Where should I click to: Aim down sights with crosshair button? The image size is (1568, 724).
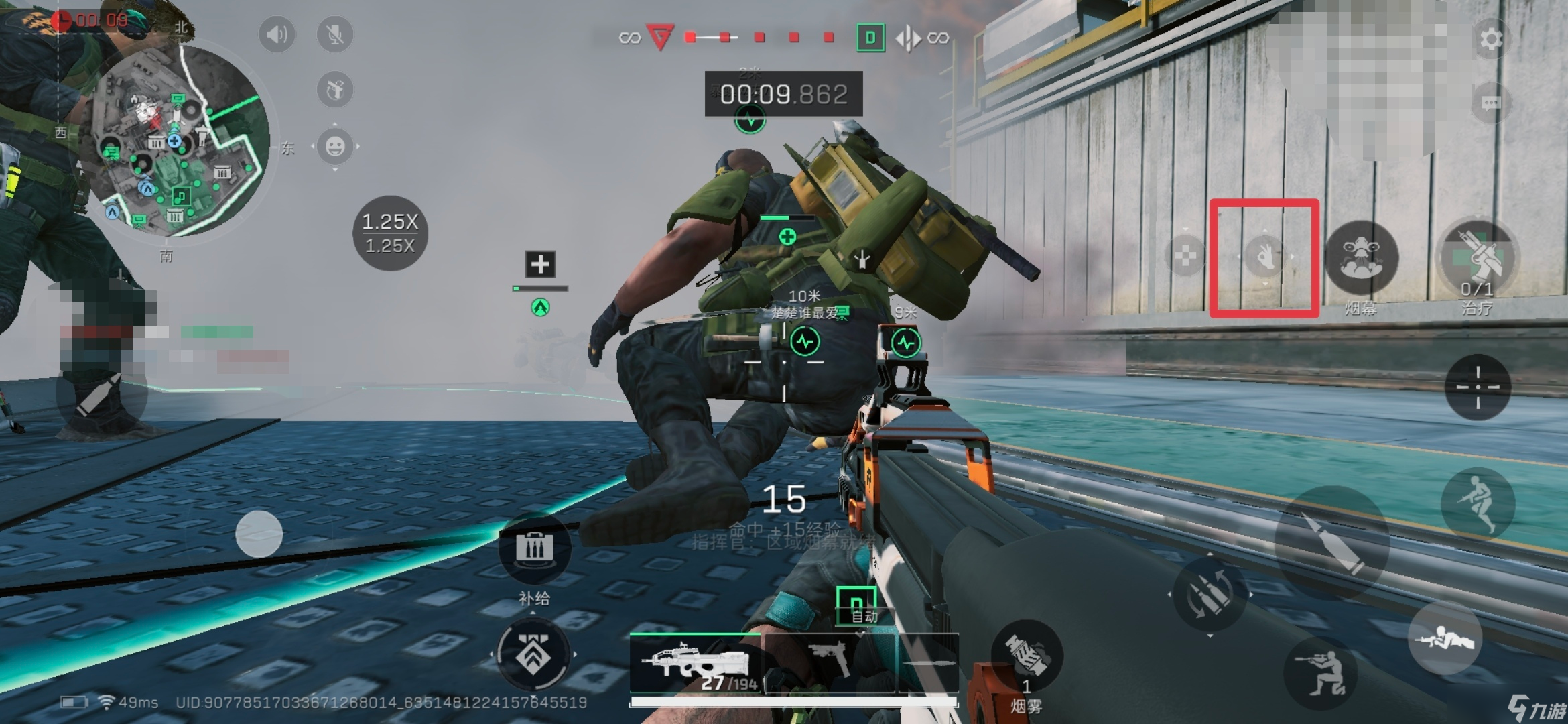coord(1478,387)
